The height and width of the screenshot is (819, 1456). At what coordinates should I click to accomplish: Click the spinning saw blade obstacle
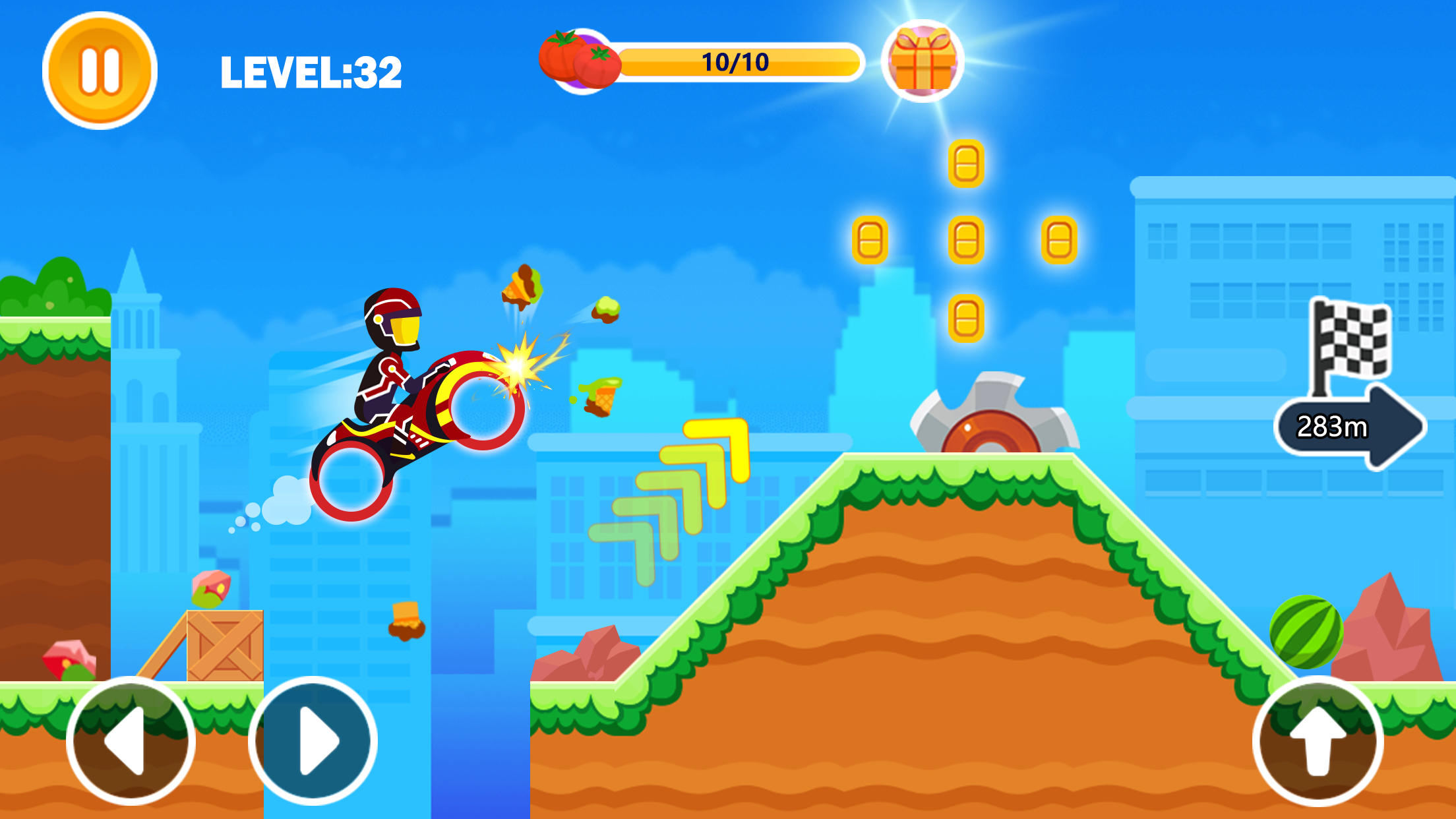point(991,427)
